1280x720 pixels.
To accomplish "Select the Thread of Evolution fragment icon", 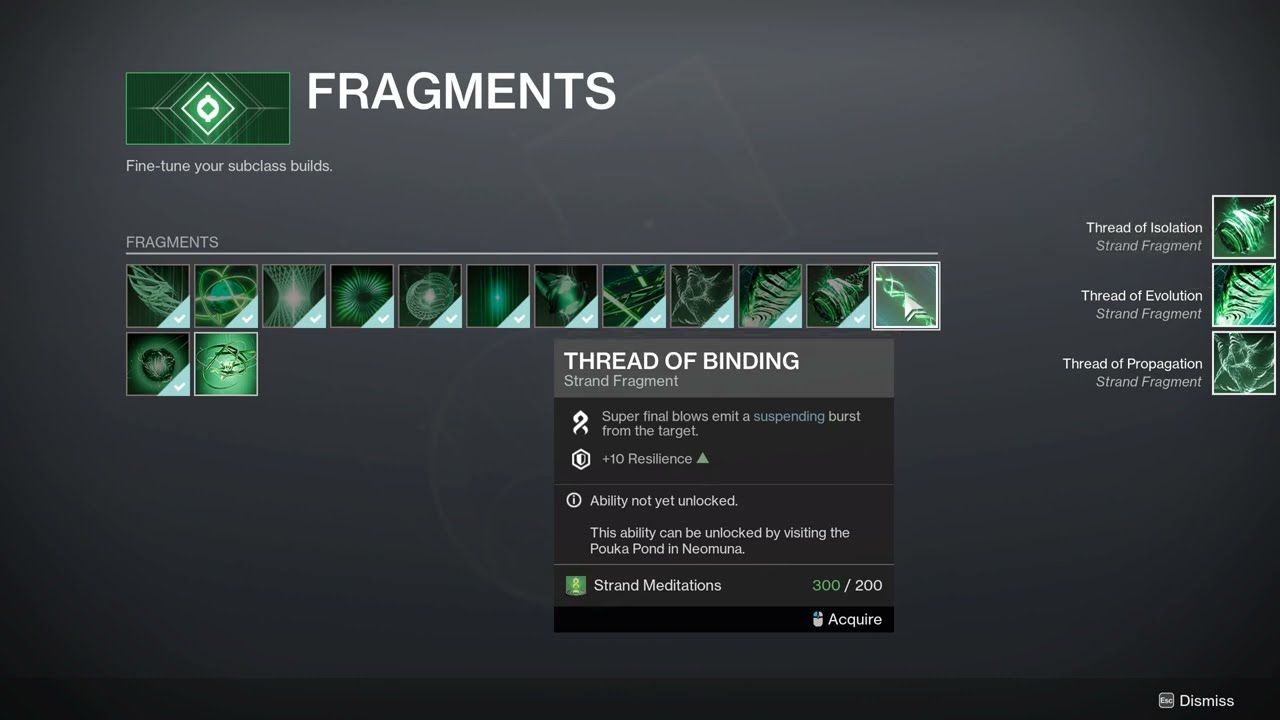I will 1243,295.
